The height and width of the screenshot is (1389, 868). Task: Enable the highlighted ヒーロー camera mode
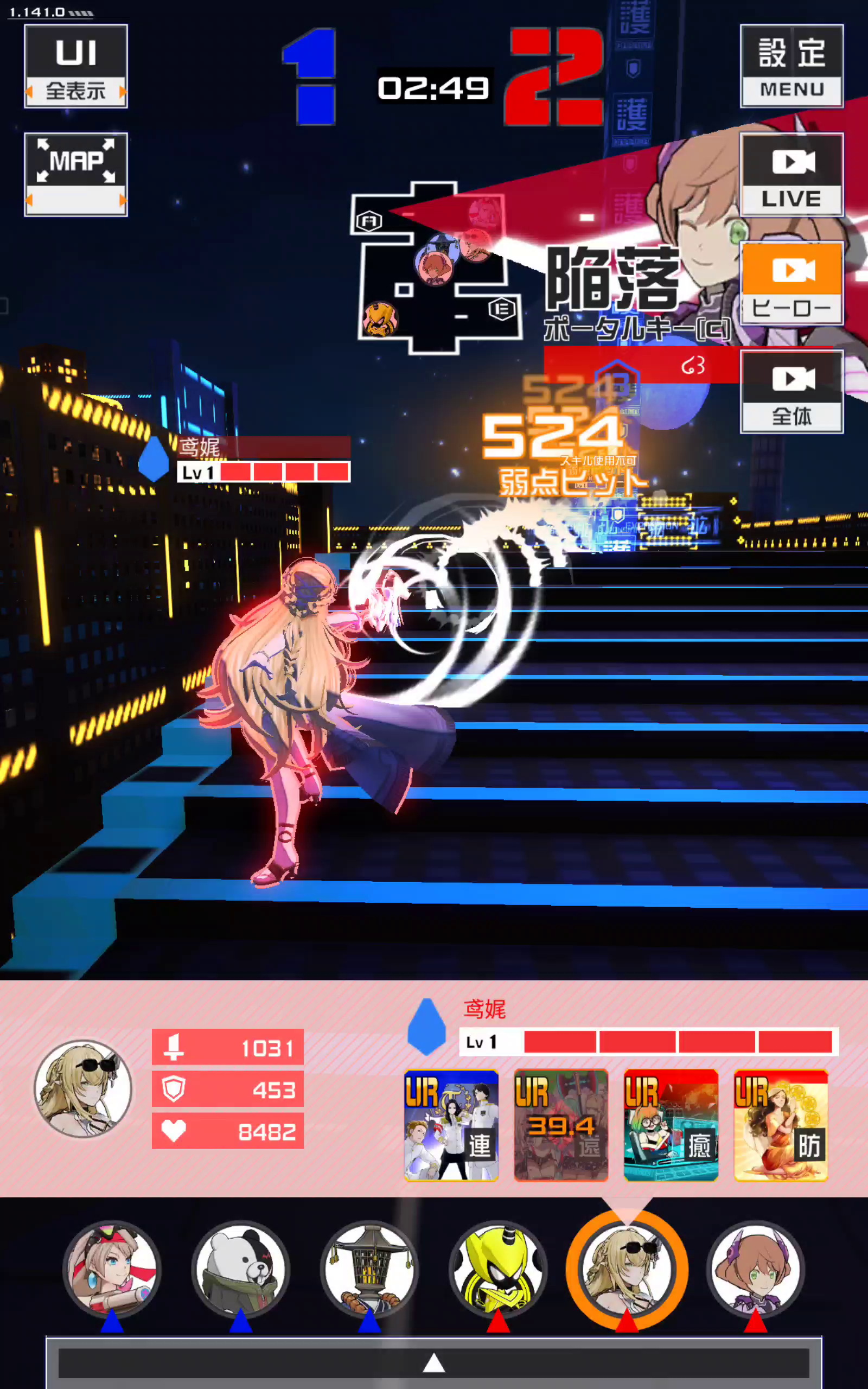pos(791,284)
